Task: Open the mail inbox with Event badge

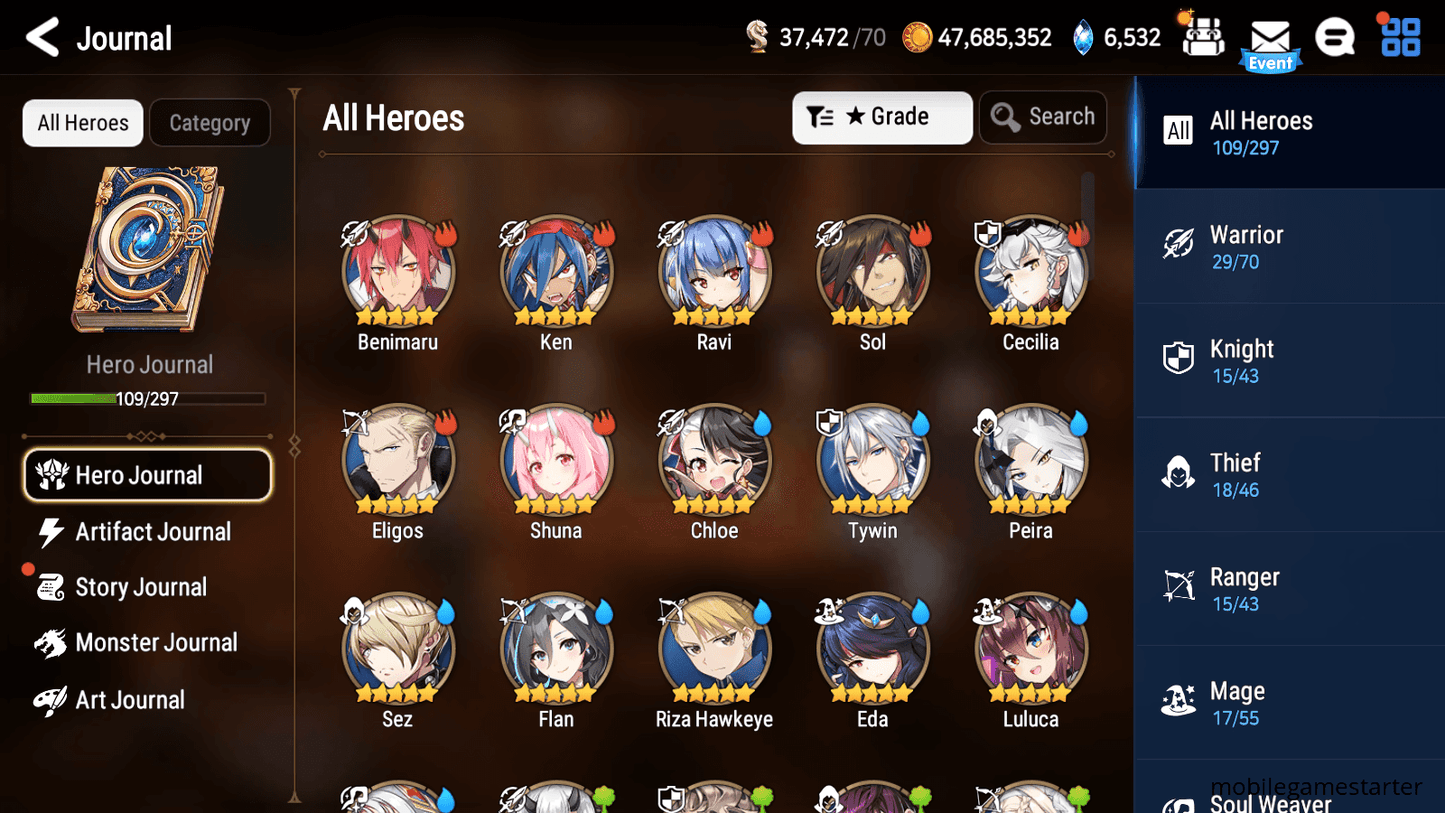Action: tap(1270, 38)
